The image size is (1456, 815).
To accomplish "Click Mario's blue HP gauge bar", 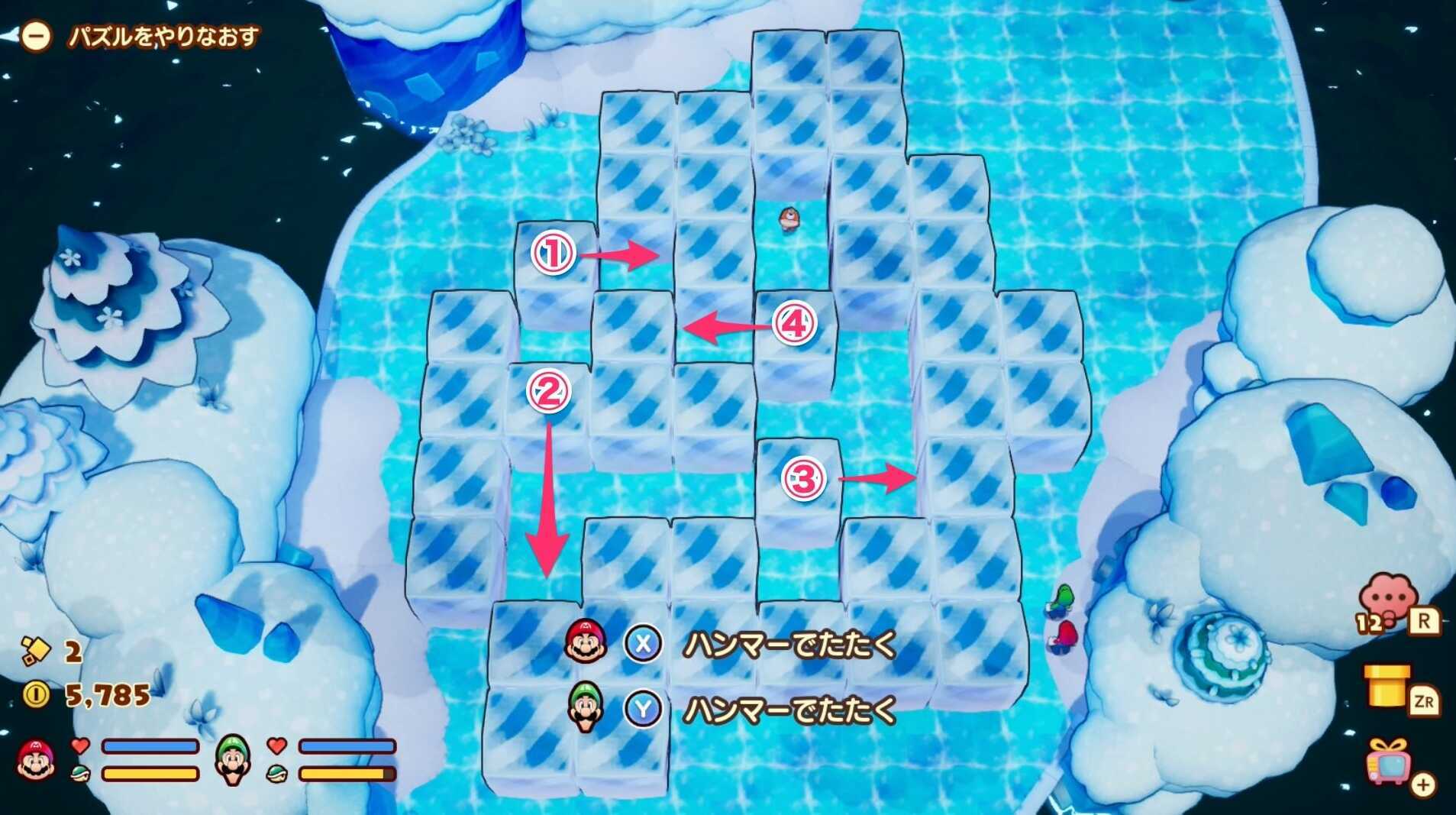I will coord(149,746).
